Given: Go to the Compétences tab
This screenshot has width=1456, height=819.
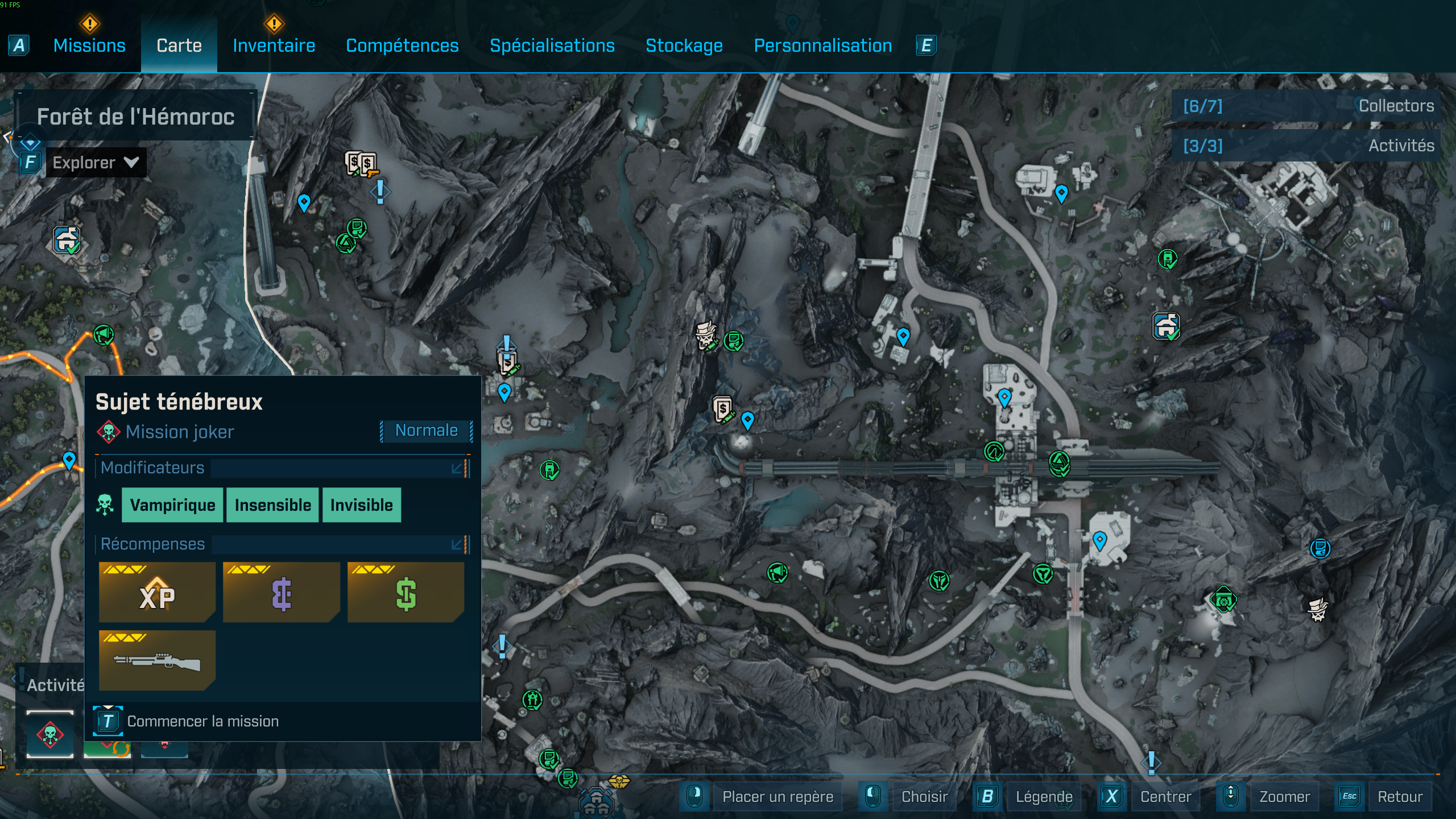Looking at the screenshot, I should 402,45.
